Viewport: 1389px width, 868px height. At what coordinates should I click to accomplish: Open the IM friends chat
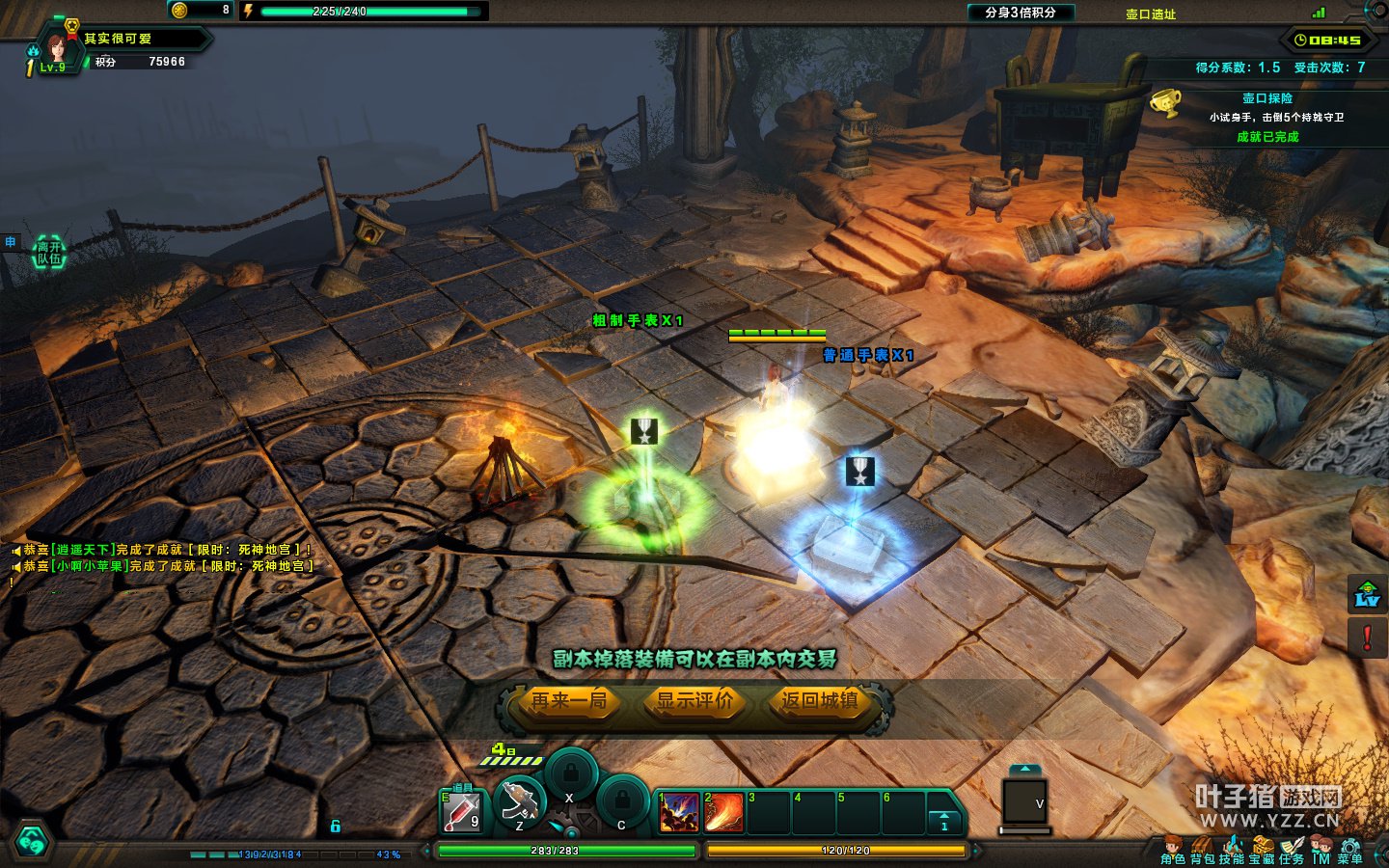pos(1321,851)
